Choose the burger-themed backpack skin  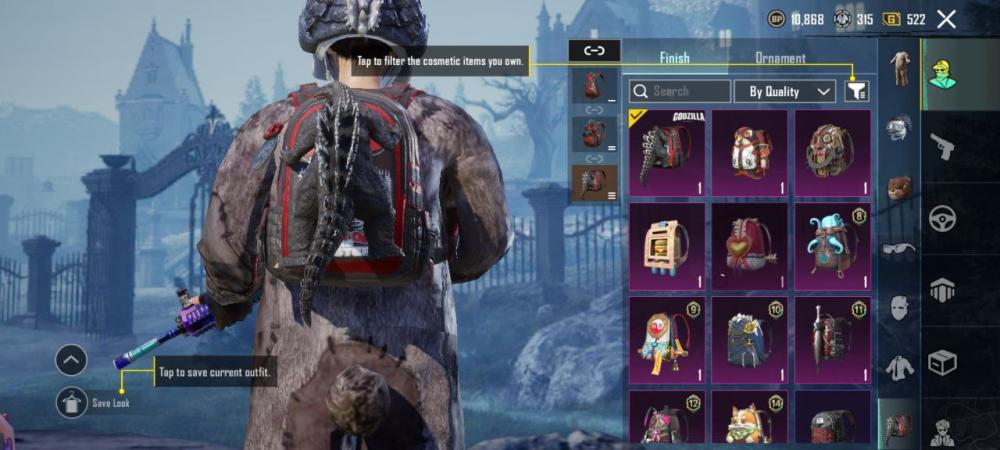666,244
